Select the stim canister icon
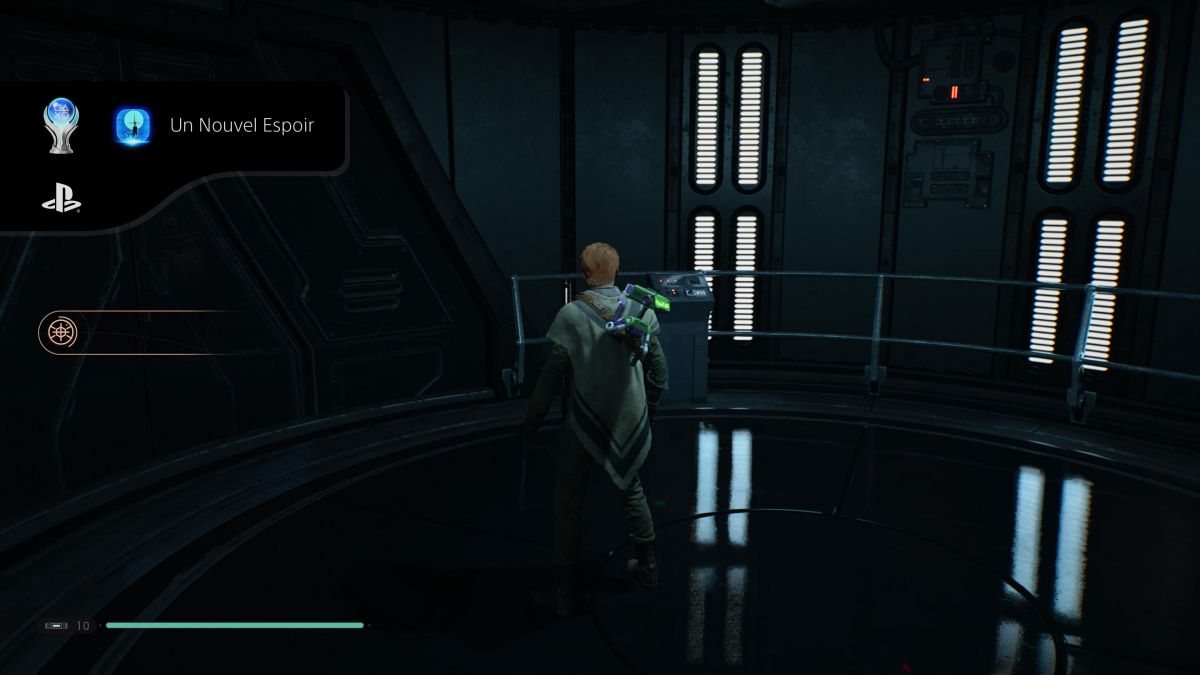 coord(57,626)
